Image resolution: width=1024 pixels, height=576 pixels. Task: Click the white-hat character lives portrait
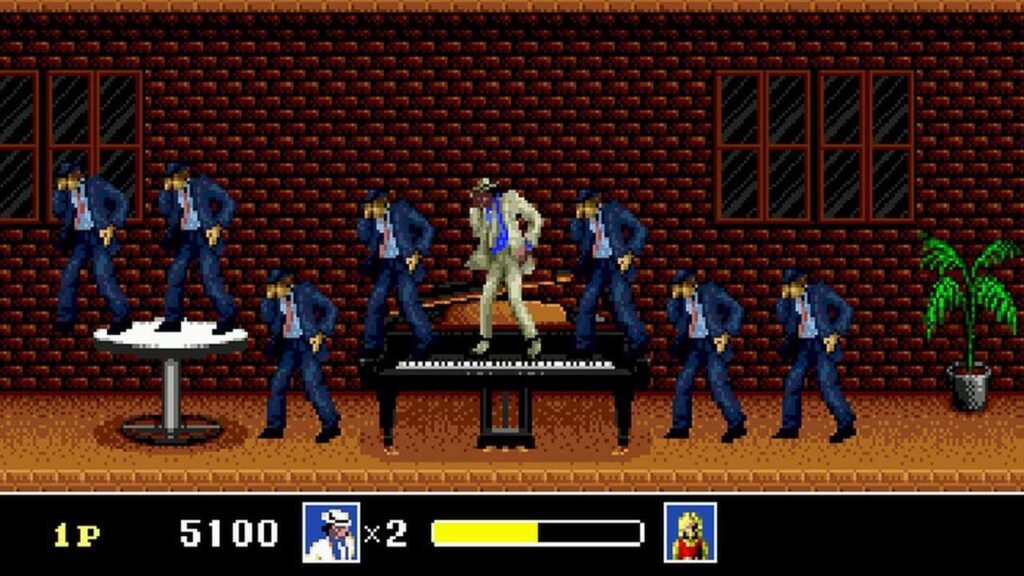[331, 532]
